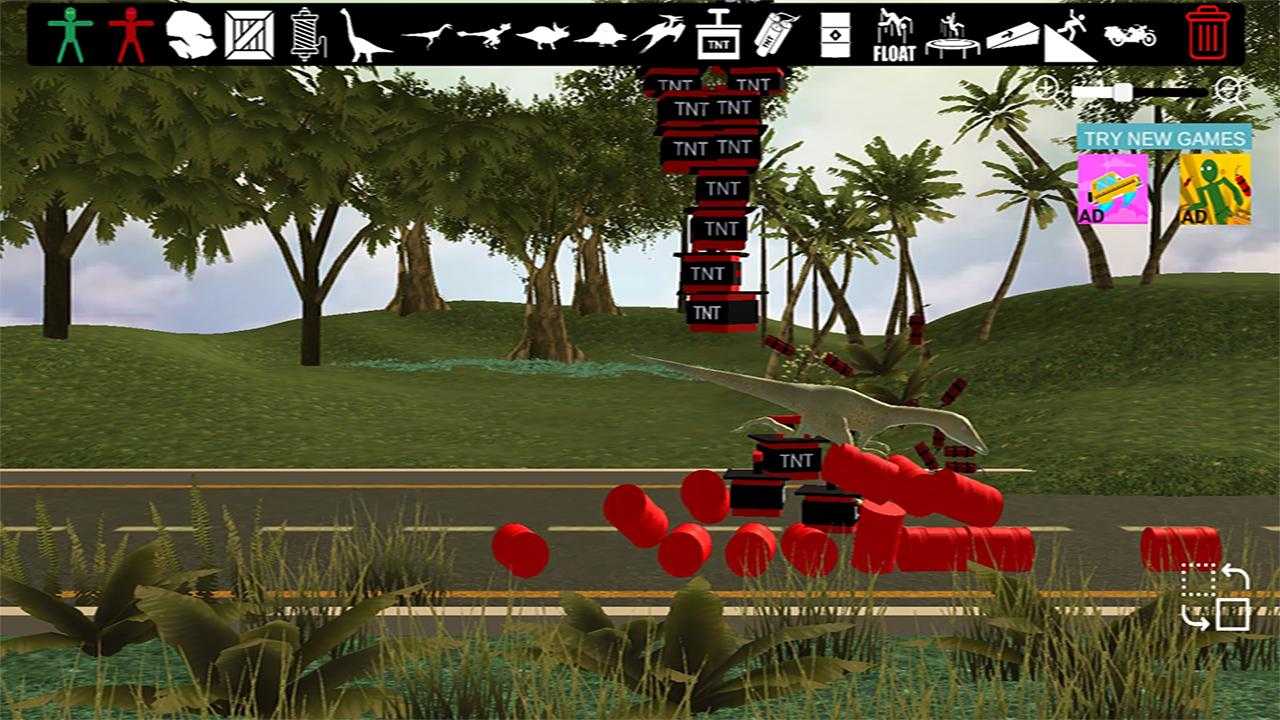
Task: Select the green stickman spawn icon
Action: tap(70, 35)
